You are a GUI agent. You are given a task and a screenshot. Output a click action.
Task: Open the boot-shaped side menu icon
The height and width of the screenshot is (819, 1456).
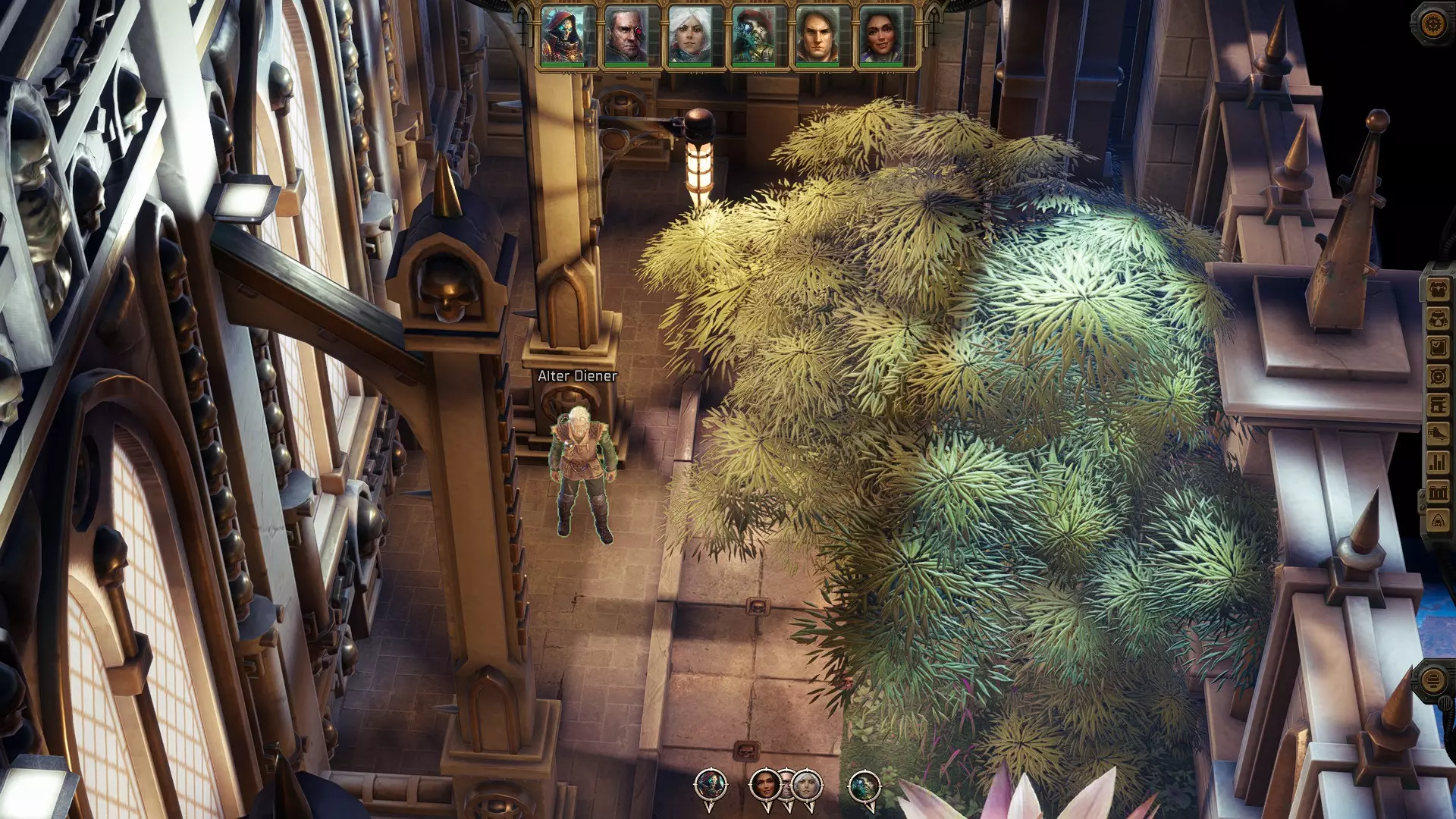pos(1439,434)
